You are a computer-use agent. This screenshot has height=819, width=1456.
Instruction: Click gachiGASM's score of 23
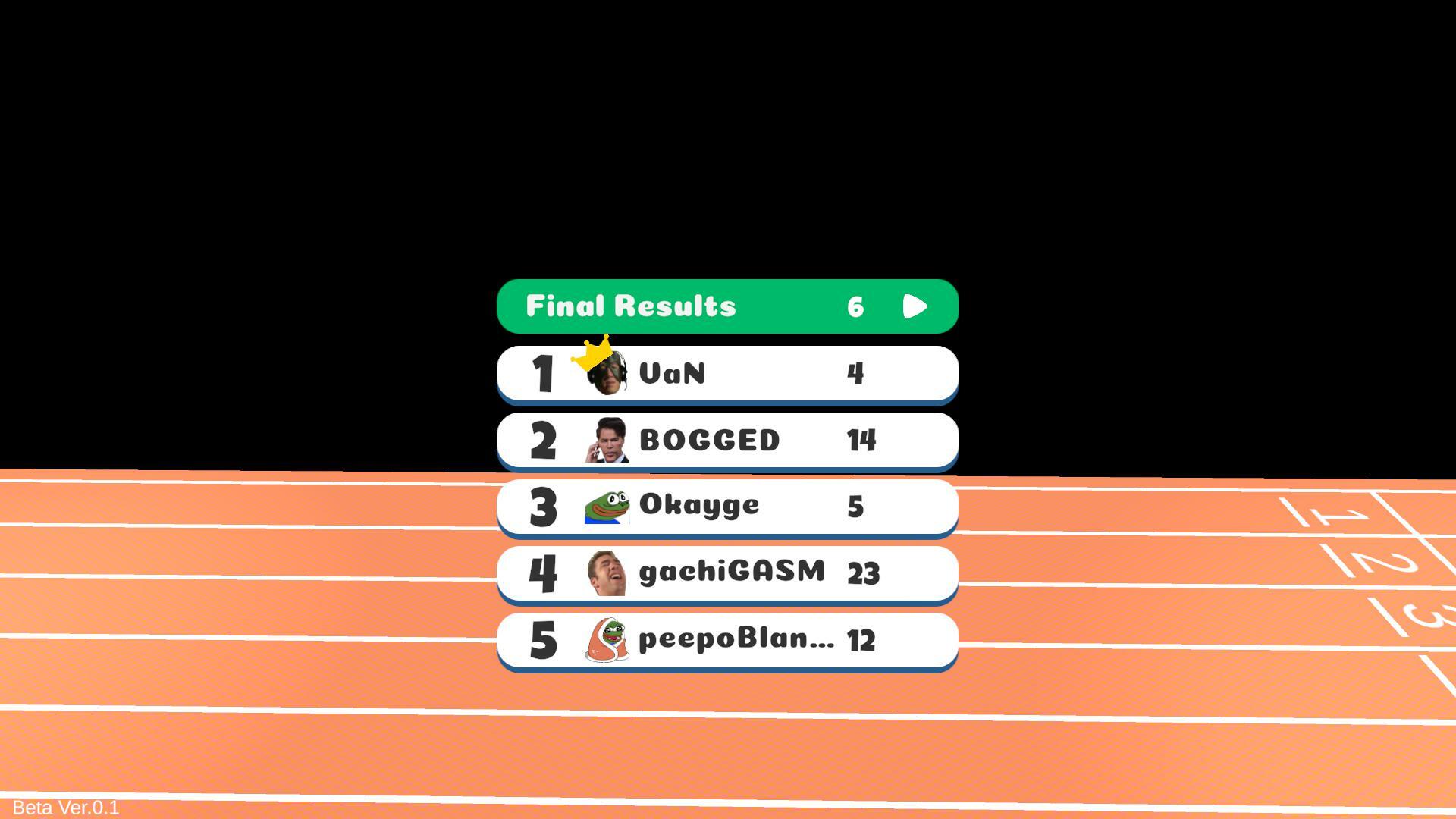click(861, 574)
